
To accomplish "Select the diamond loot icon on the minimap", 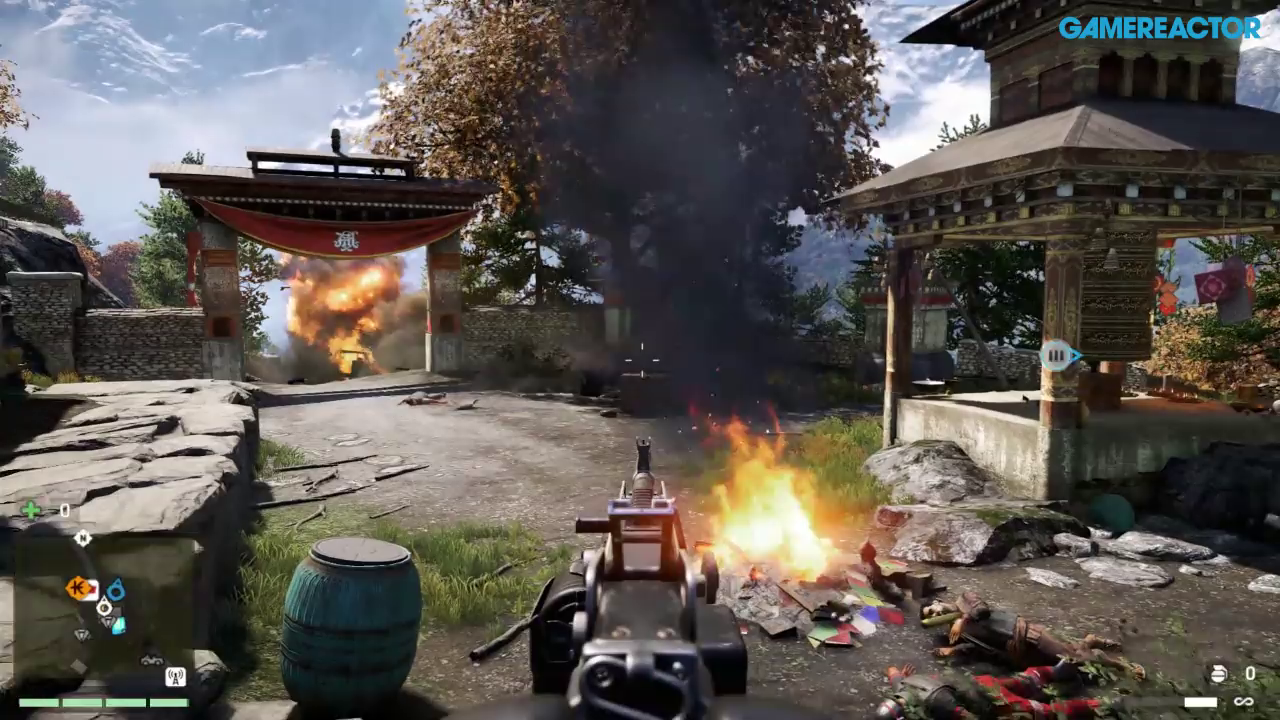I will [x=81, y=634].
